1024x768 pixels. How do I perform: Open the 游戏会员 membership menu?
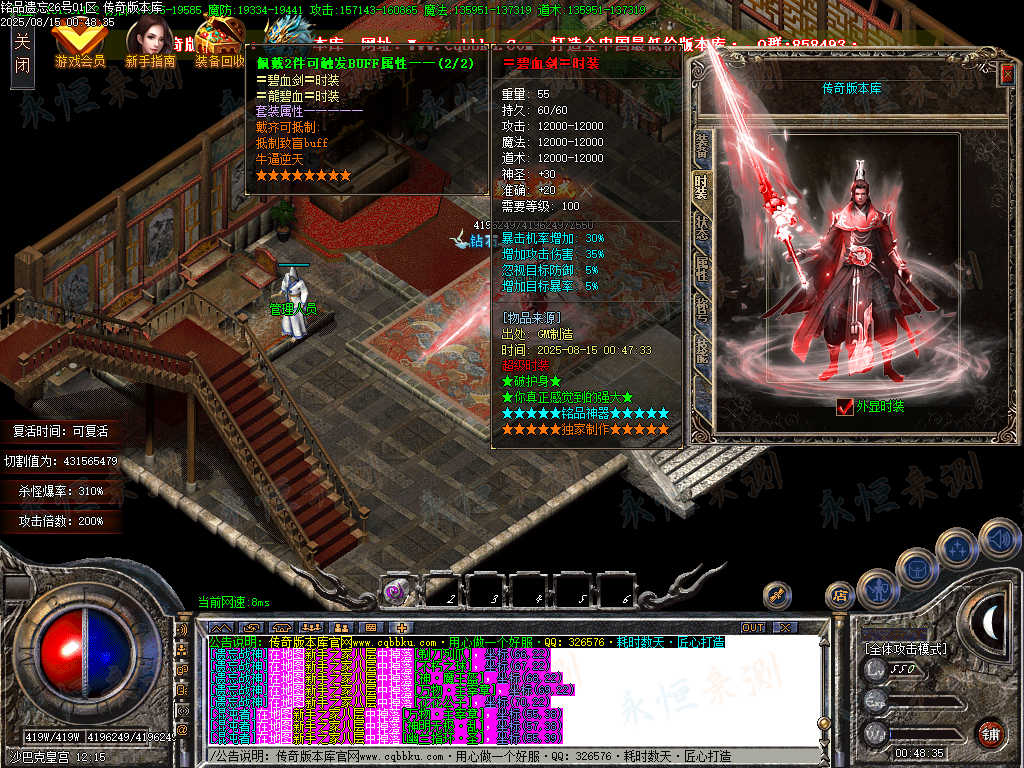[x=80, y=45]
